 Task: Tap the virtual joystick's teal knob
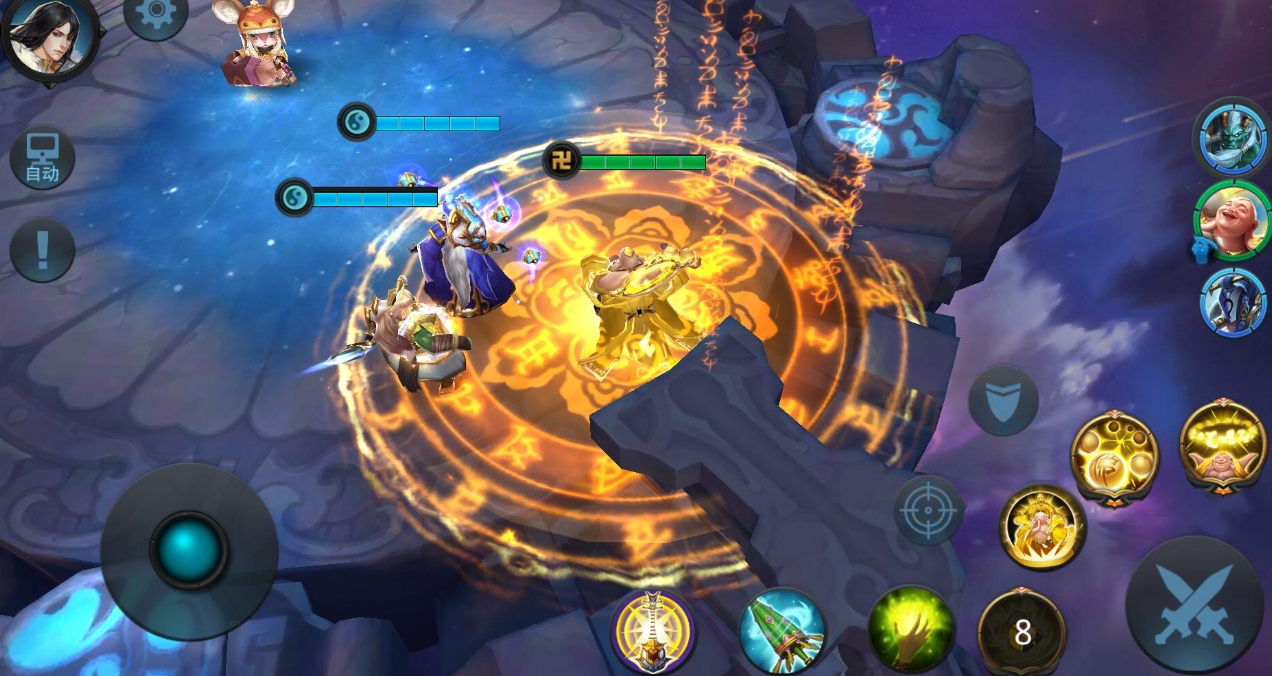pos(189,551)
